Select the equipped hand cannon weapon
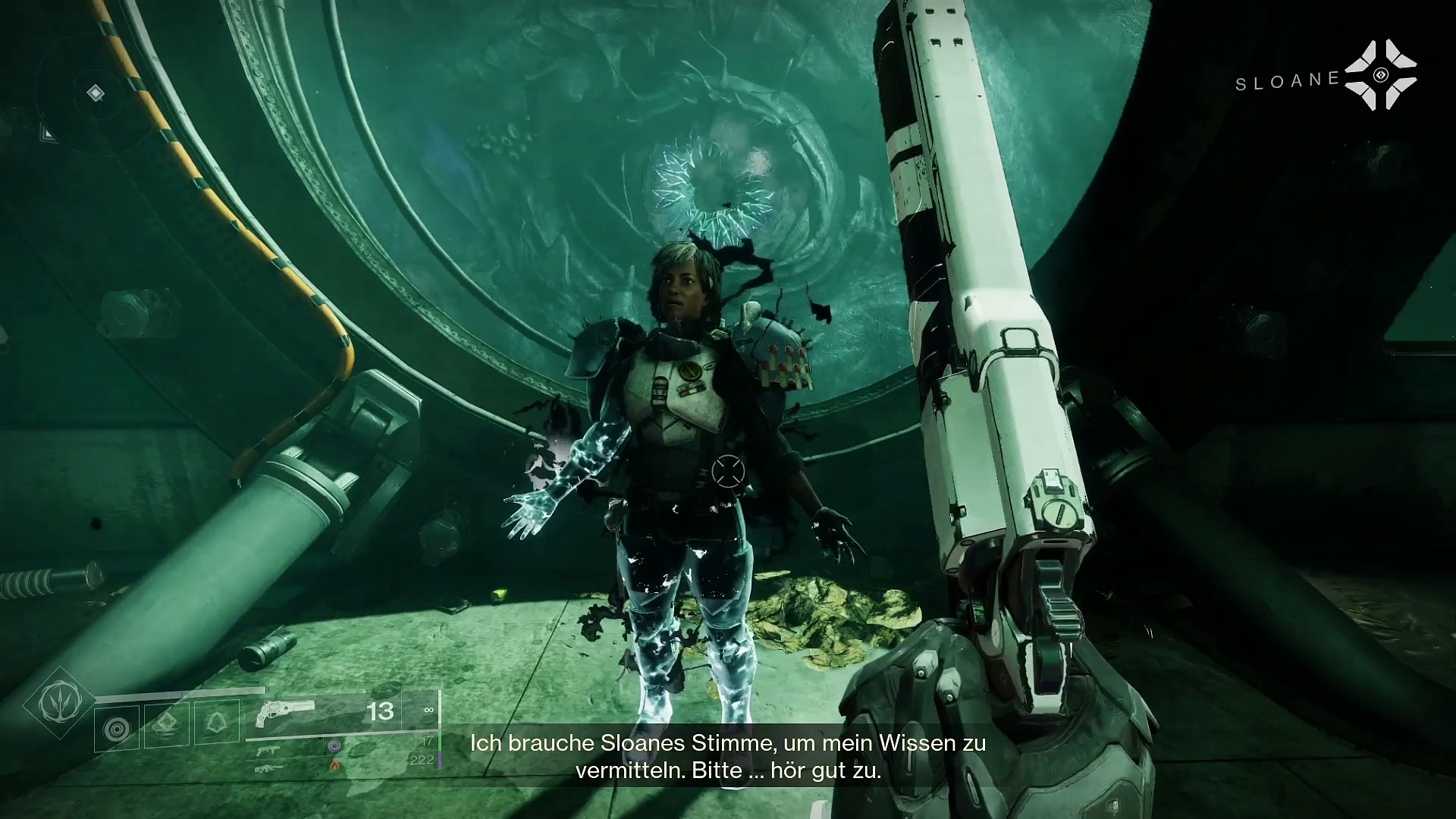The image size is (1456, 819). pos(285,711)
